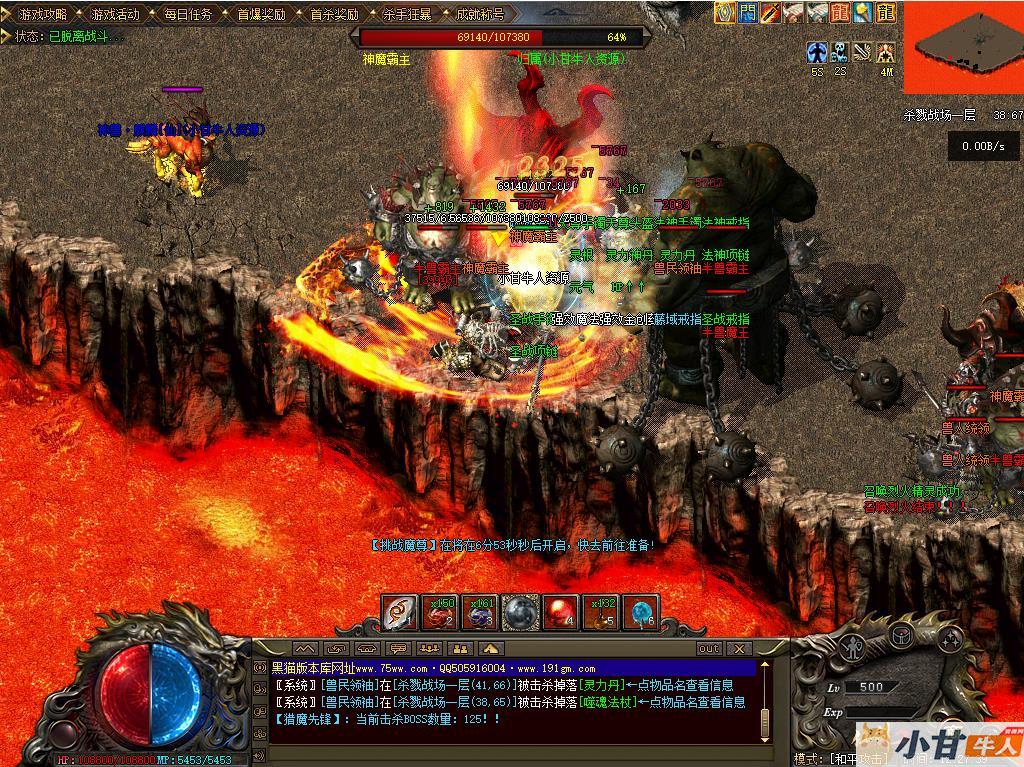Use the grey orb hotbar item

point(520,612)
